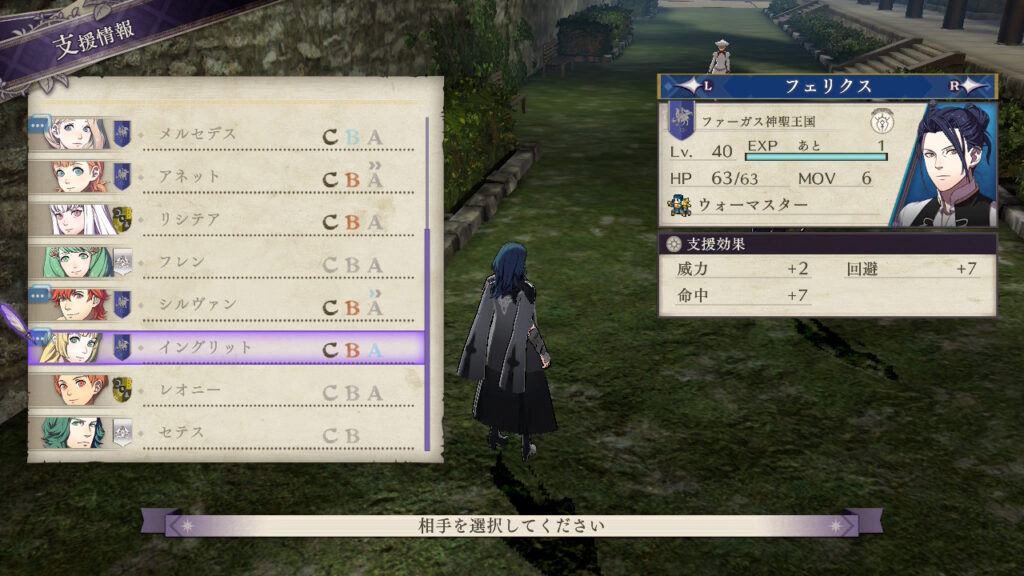Select the highlighted Ingrid (イングリット) row
The image size is (1024, 576).
(x=228, y=348)
